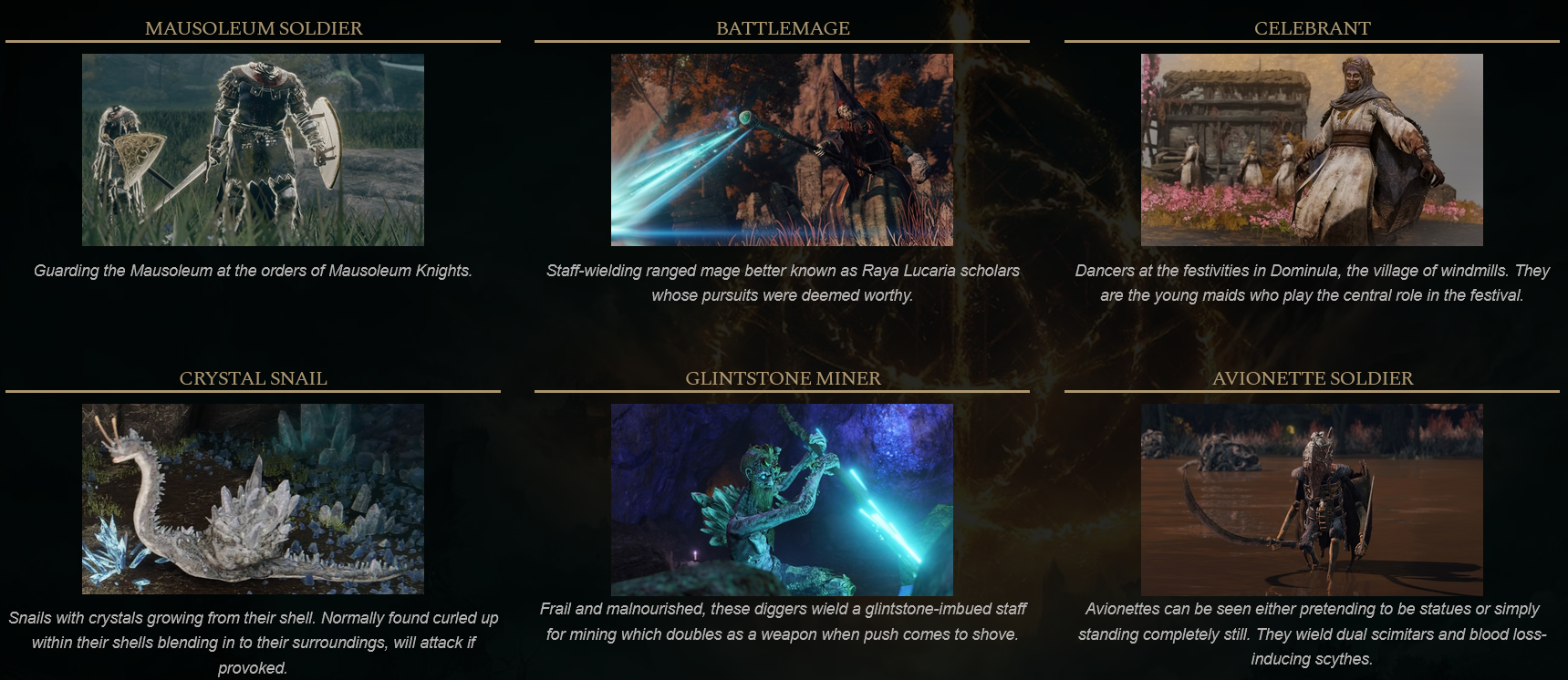The image size is (1568, 680).
Task: Open the Crystal Snail thumbnail
Action: [253, 499]
